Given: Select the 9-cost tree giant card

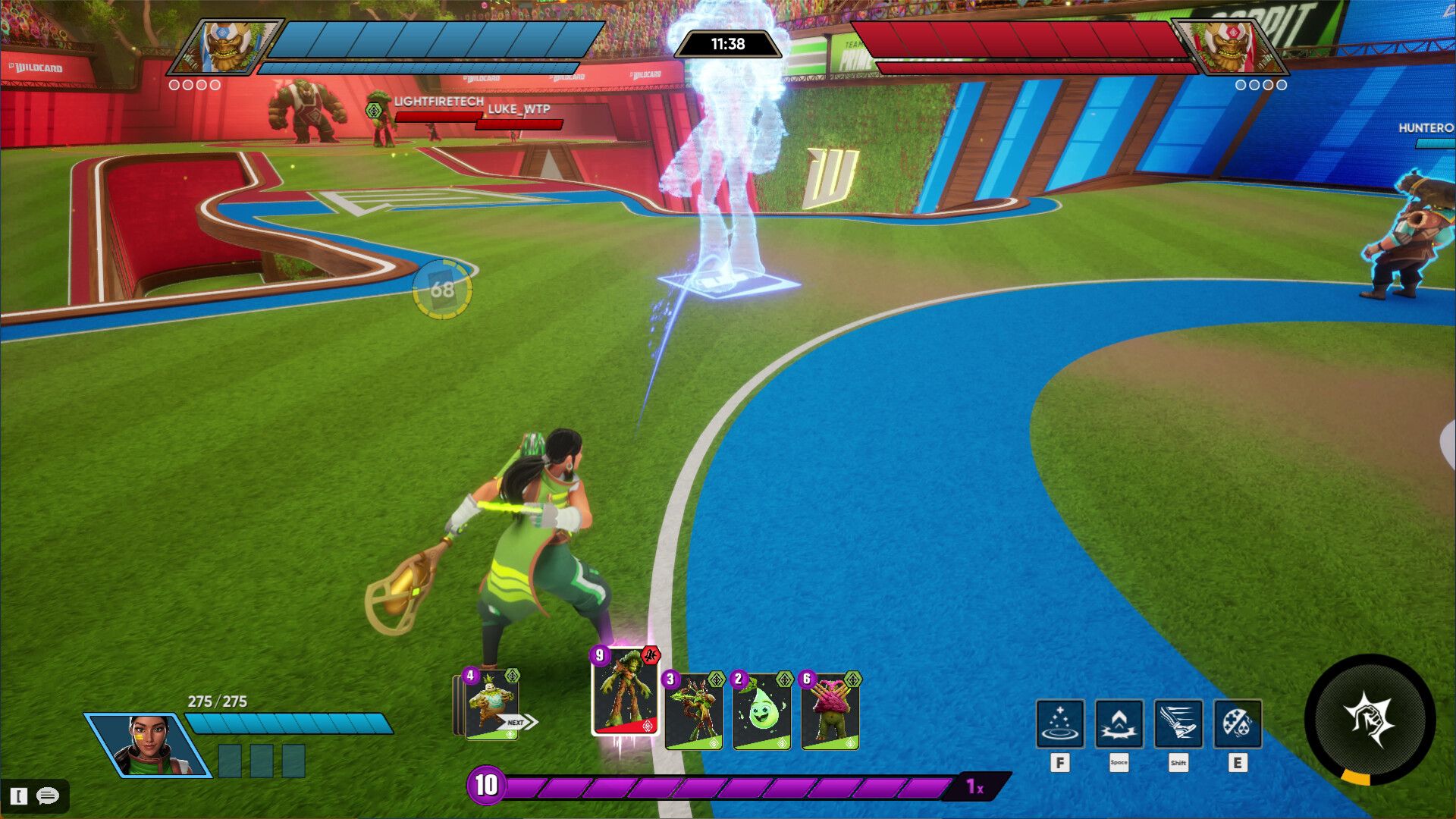Looking at the screenshot, I should (625, 692).
